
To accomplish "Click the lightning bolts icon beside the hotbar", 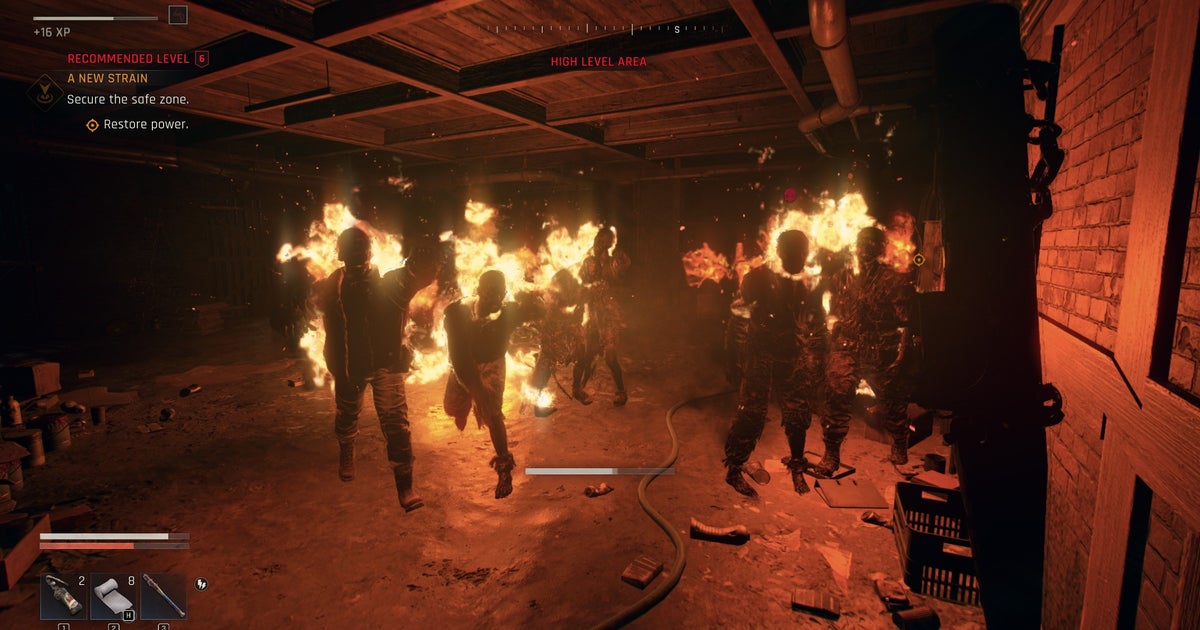I will pos(202,584).
